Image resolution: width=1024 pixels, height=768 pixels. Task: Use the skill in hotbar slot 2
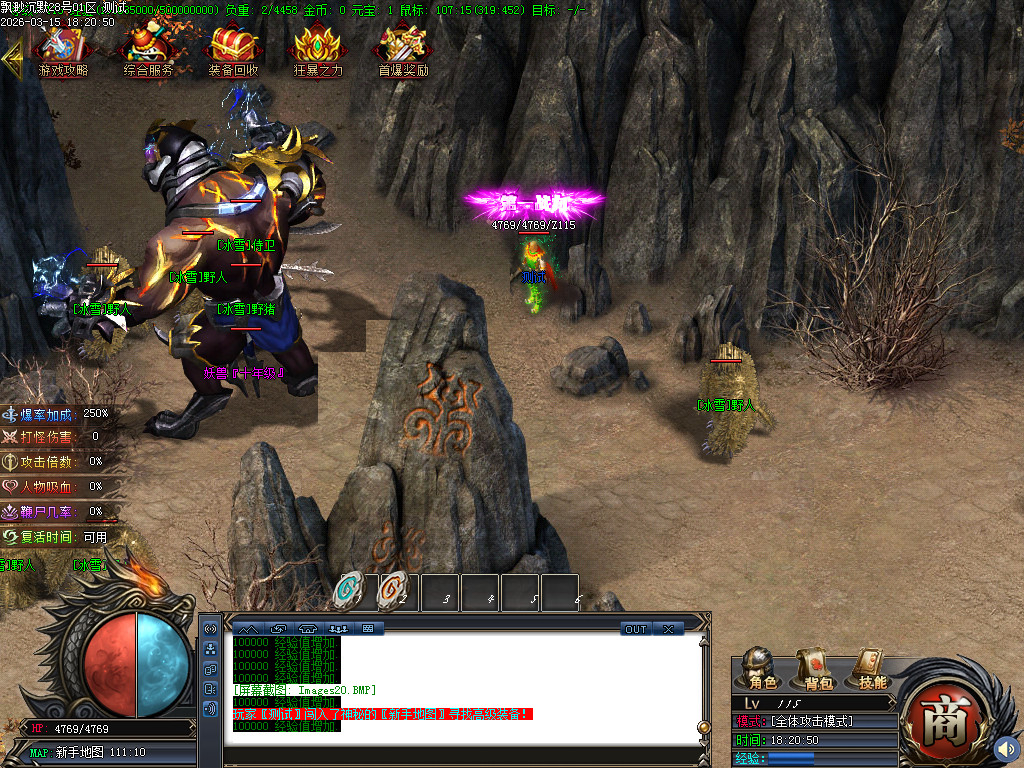click(x=394, y=592)
